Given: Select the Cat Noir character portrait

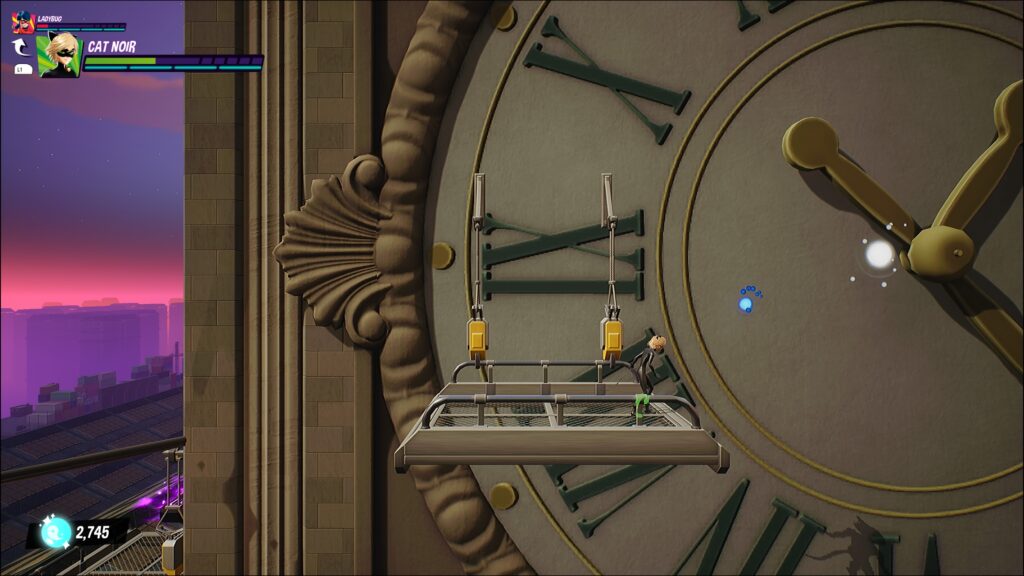Looking at the screenshot, I should (59, 55).
